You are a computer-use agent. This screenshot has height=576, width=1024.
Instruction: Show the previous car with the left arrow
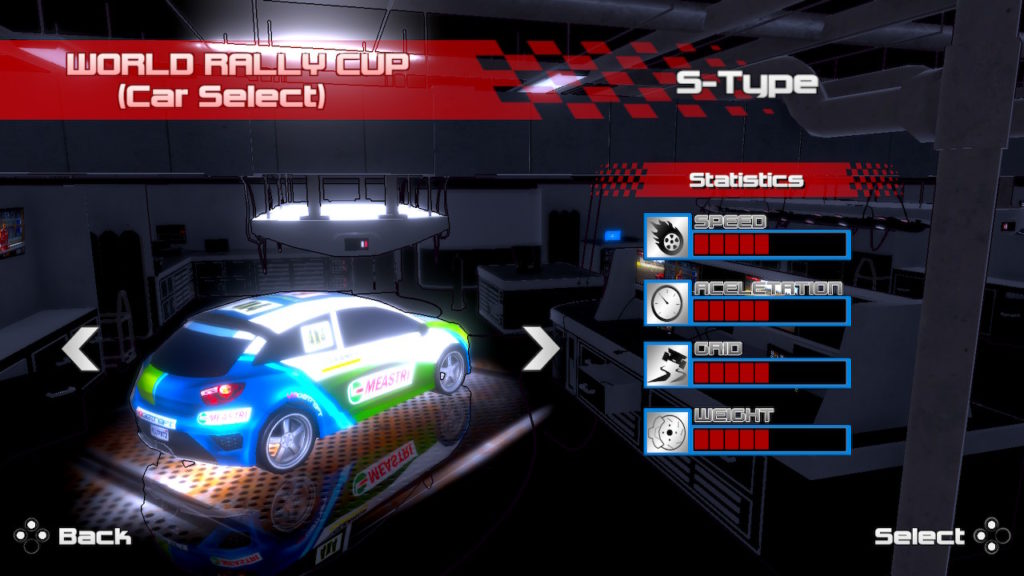(x=80, y=349)
